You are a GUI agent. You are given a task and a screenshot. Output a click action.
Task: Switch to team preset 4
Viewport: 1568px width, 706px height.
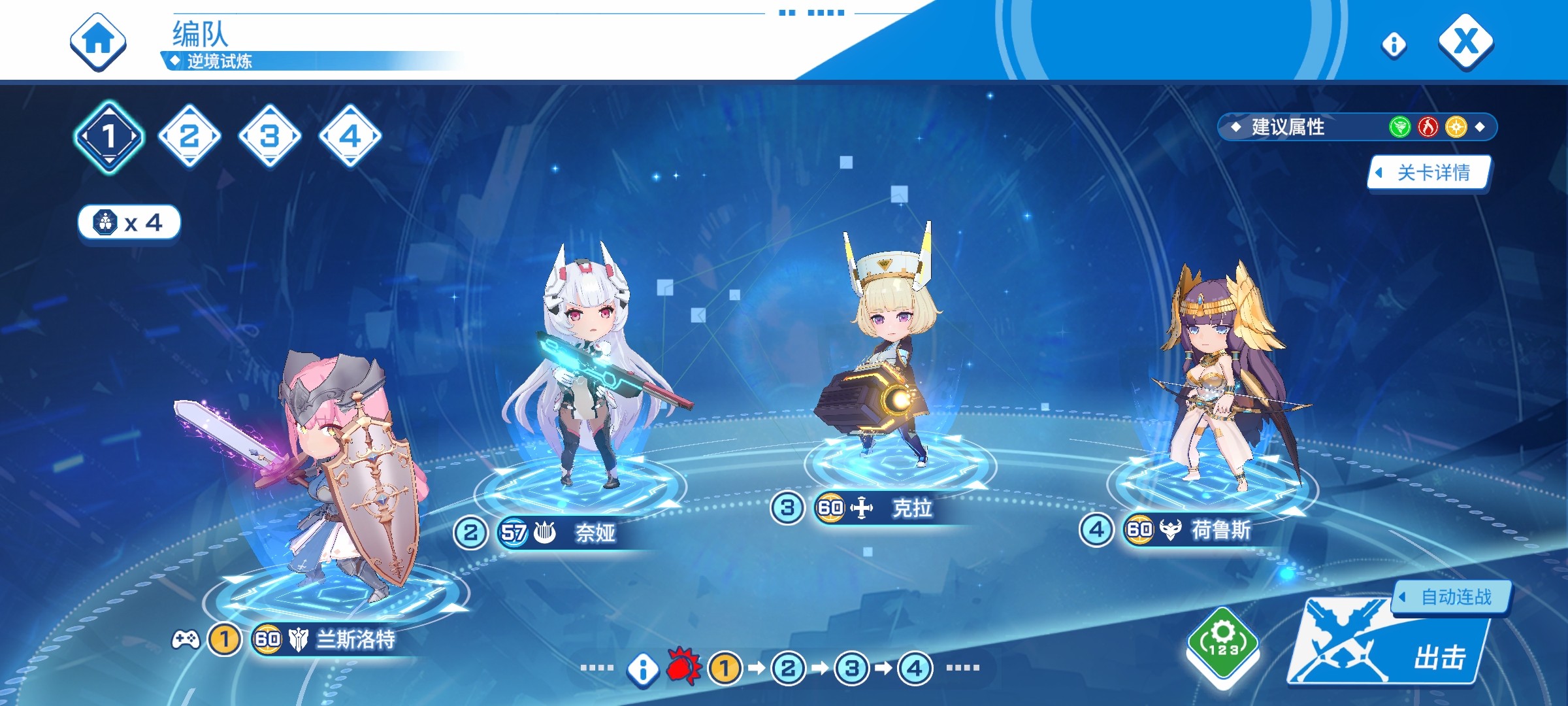coord(350,136)
